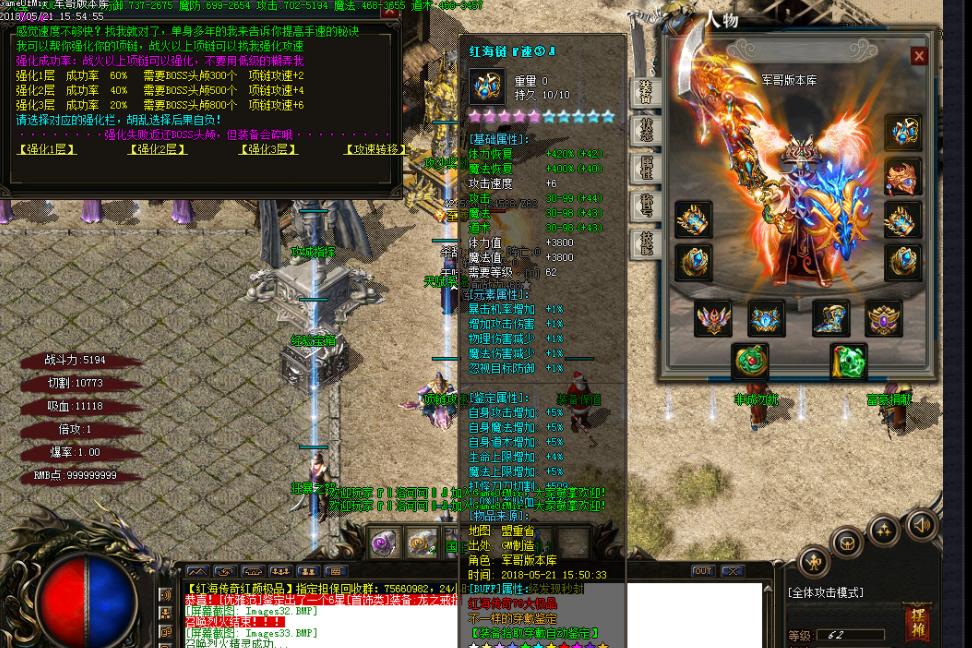Choose the 强化2层 enhancement option
972x648 pixels.
(x=157, y=150)
